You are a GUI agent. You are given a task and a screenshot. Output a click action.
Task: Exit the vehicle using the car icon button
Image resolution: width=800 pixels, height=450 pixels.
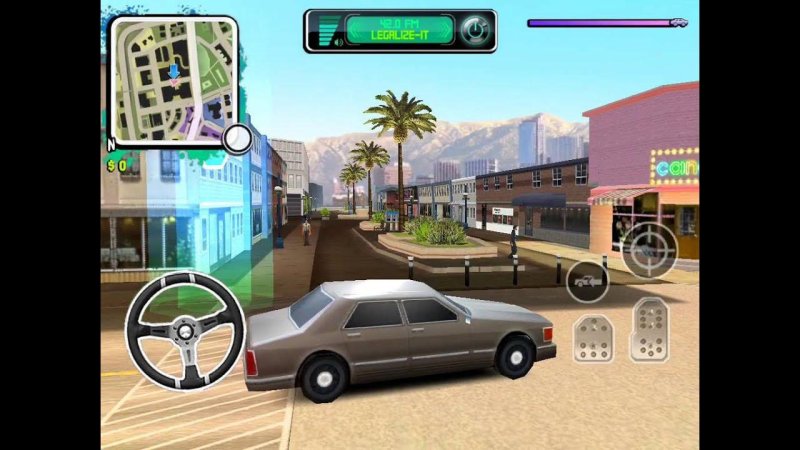click(x=587, y=281)
